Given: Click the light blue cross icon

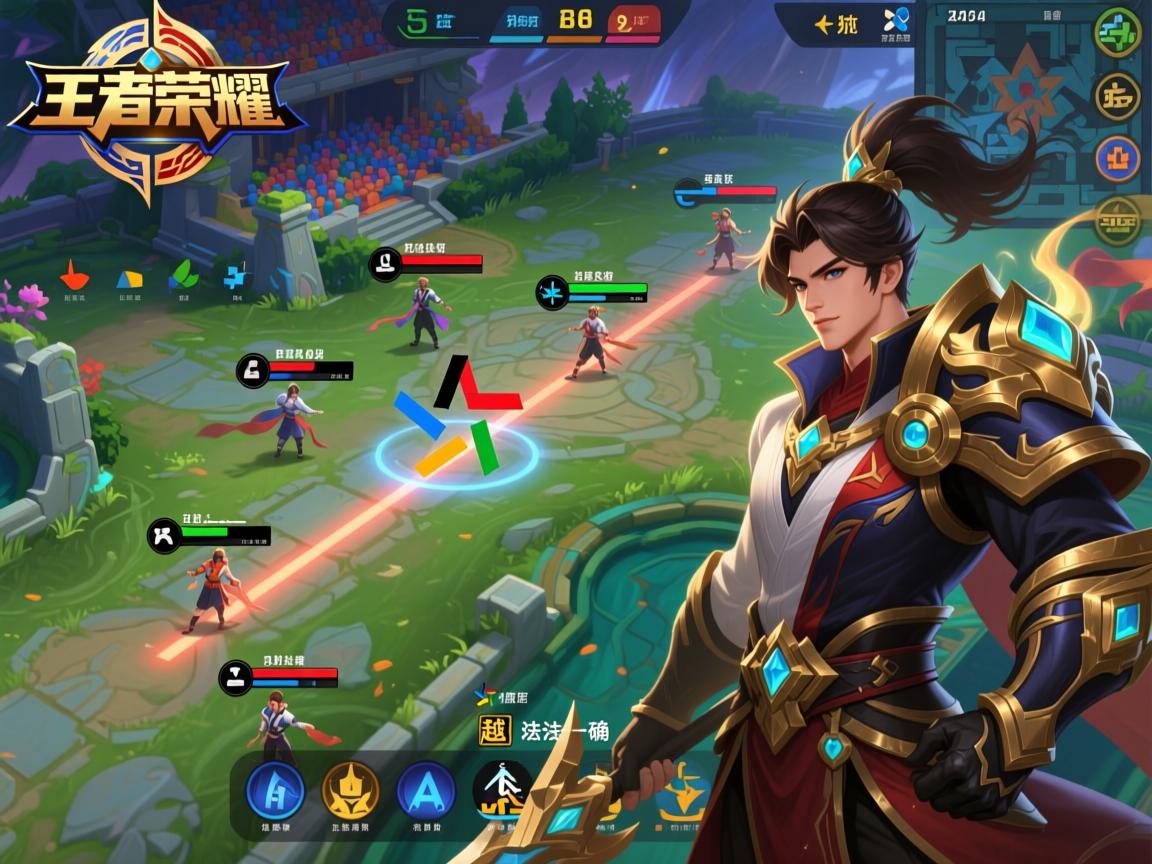Looking at the screenshot, I should click(x=235, y=276).
